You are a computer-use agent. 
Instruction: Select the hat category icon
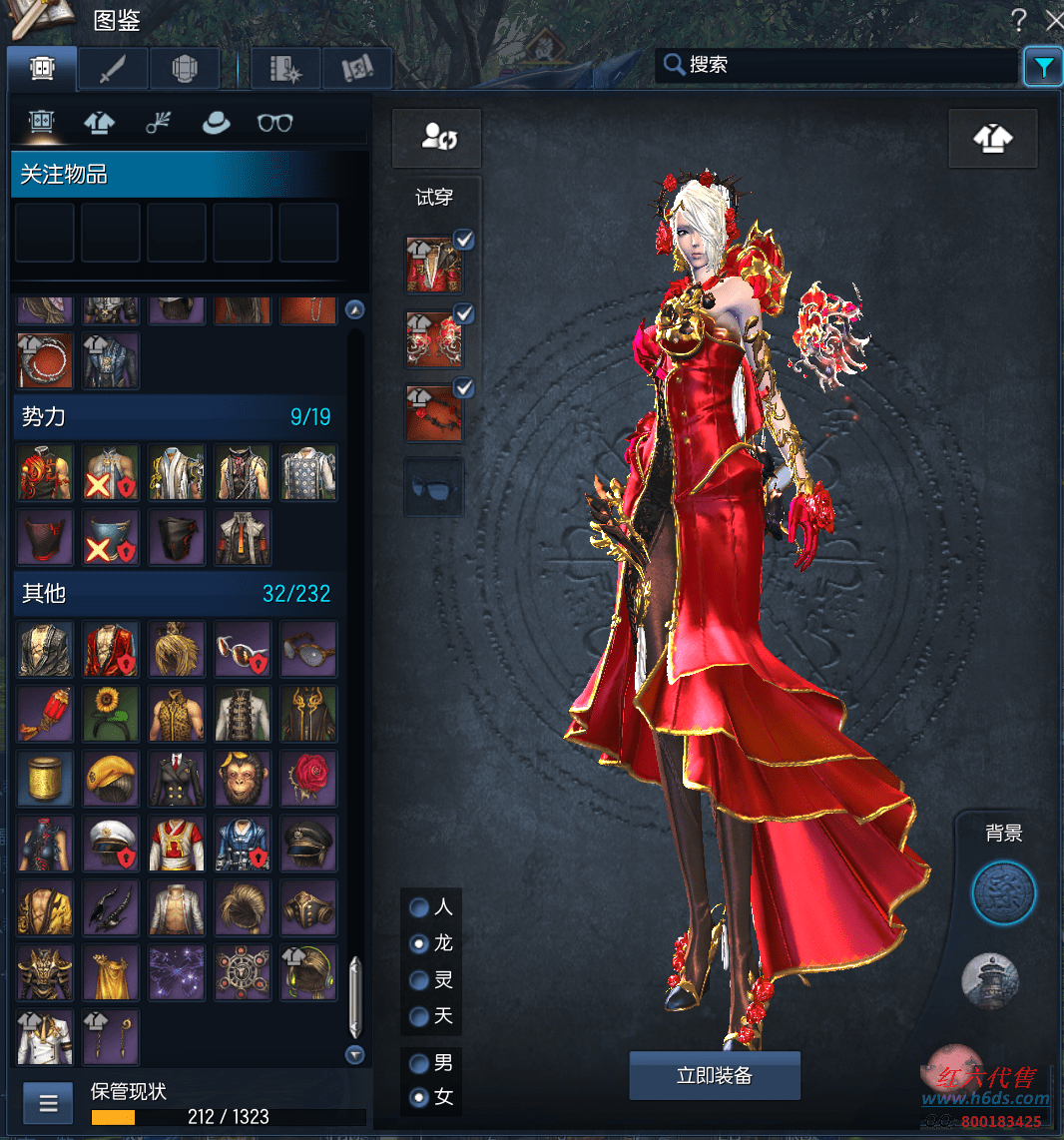216,122
